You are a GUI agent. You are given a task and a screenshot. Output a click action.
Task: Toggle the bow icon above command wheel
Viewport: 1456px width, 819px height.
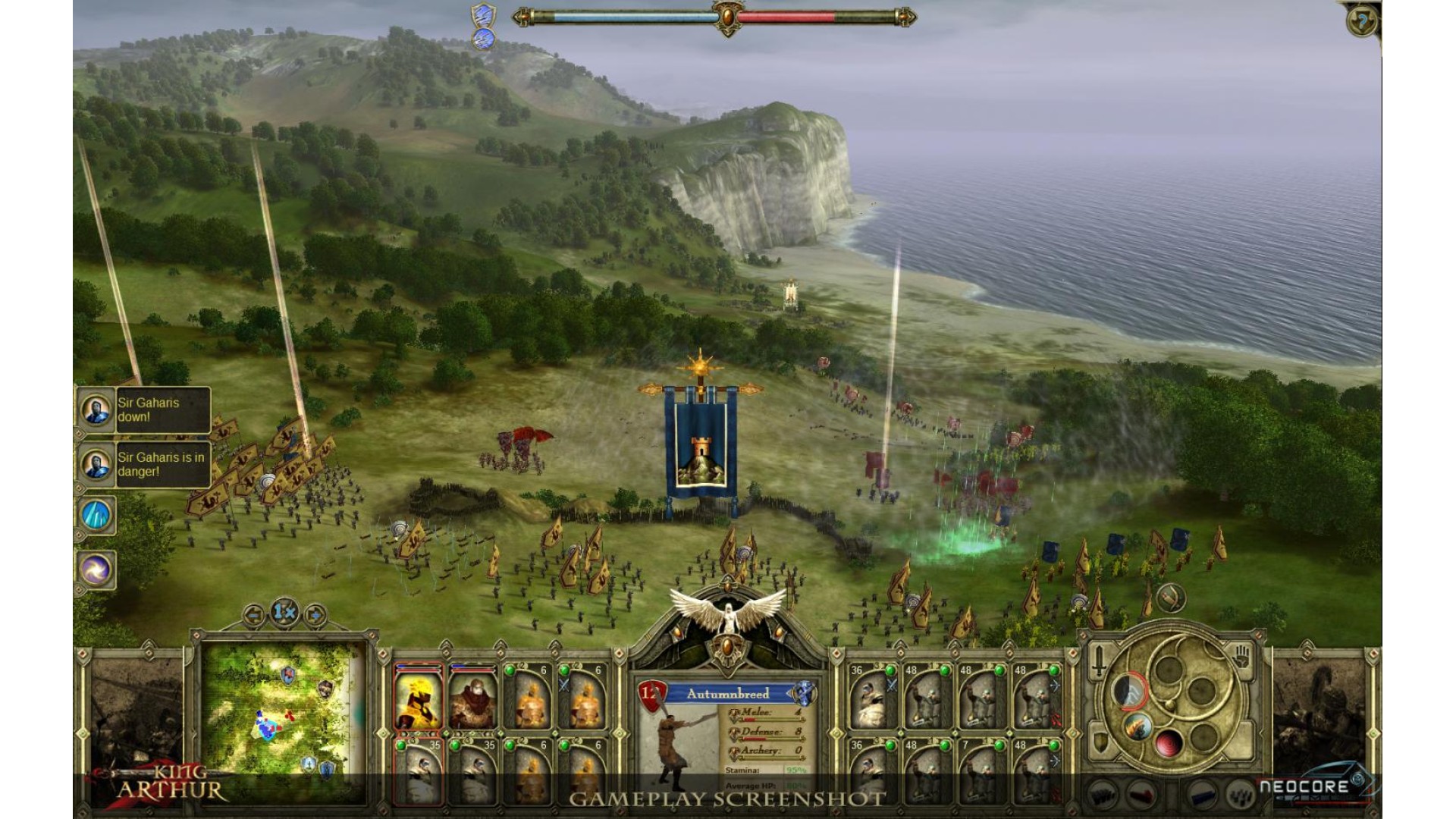[x=1170, y=598]
